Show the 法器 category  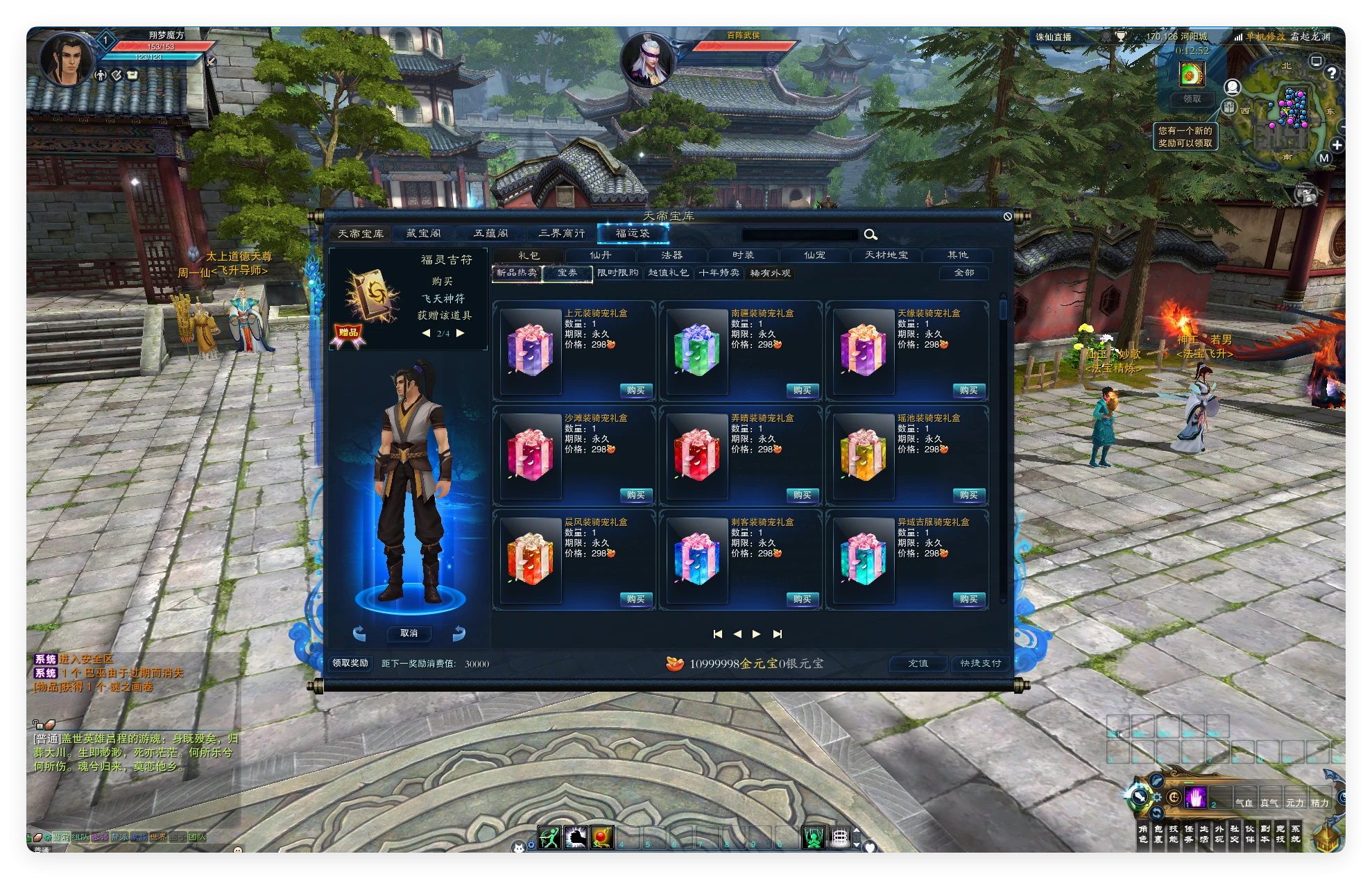671,255
